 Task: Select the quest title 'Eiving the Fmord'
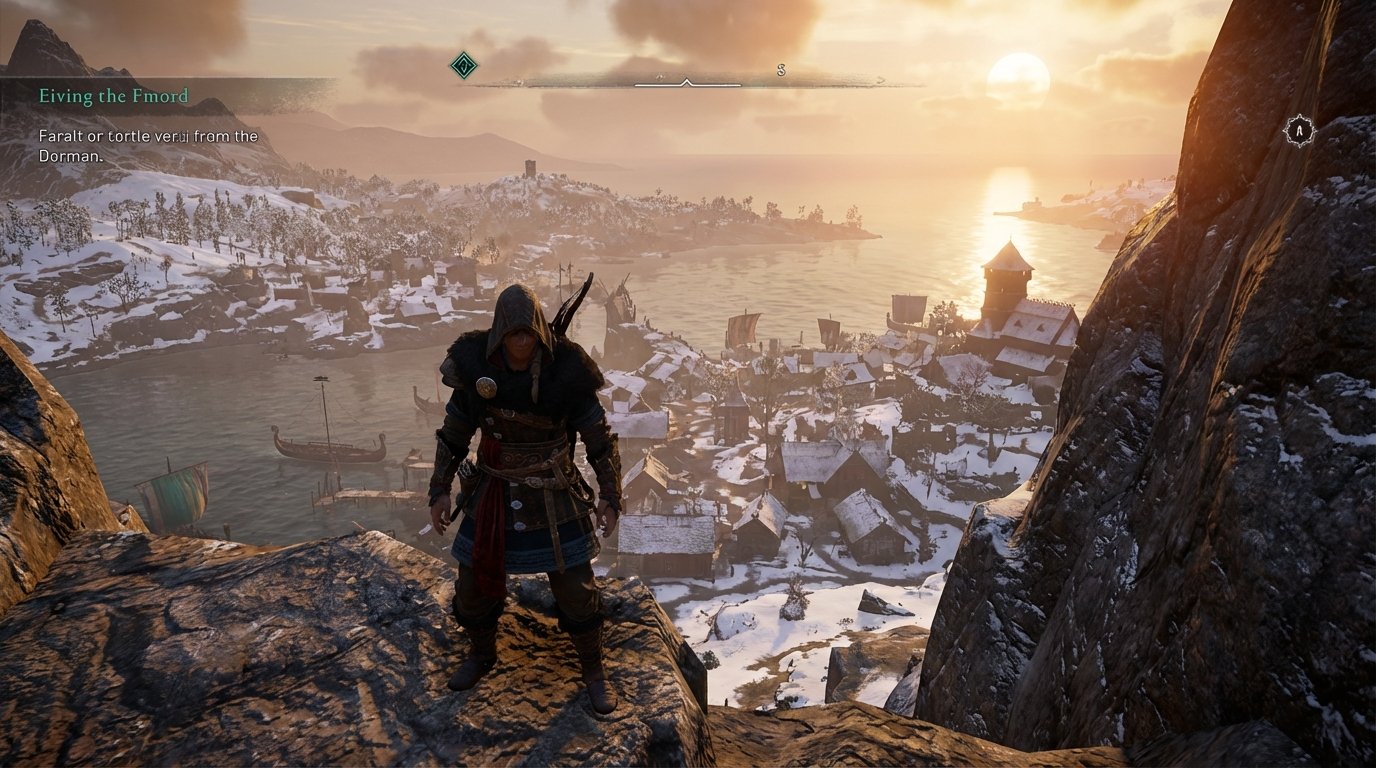tap(112, 97)
